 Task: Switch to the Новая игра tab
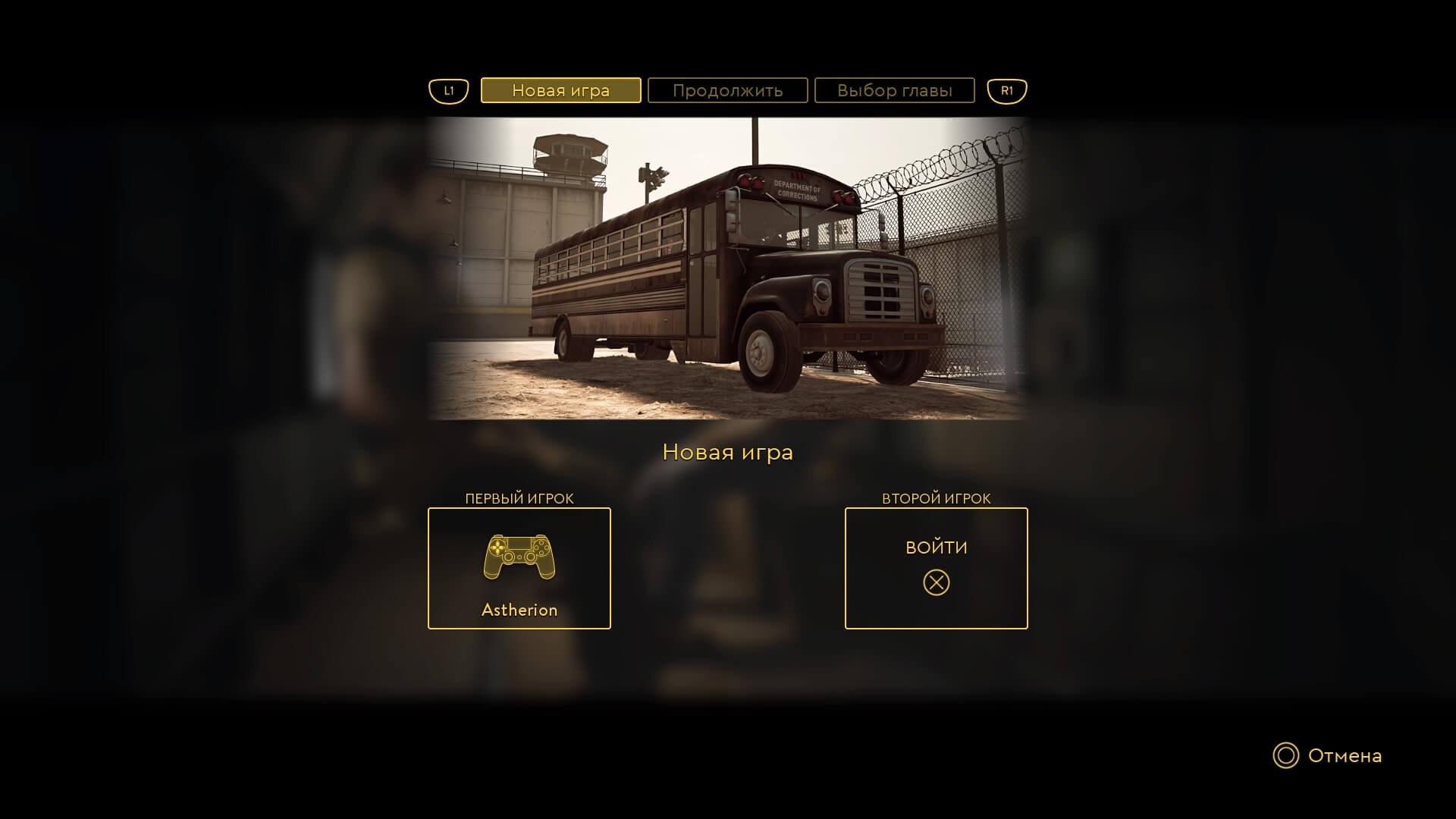(560, 90)
